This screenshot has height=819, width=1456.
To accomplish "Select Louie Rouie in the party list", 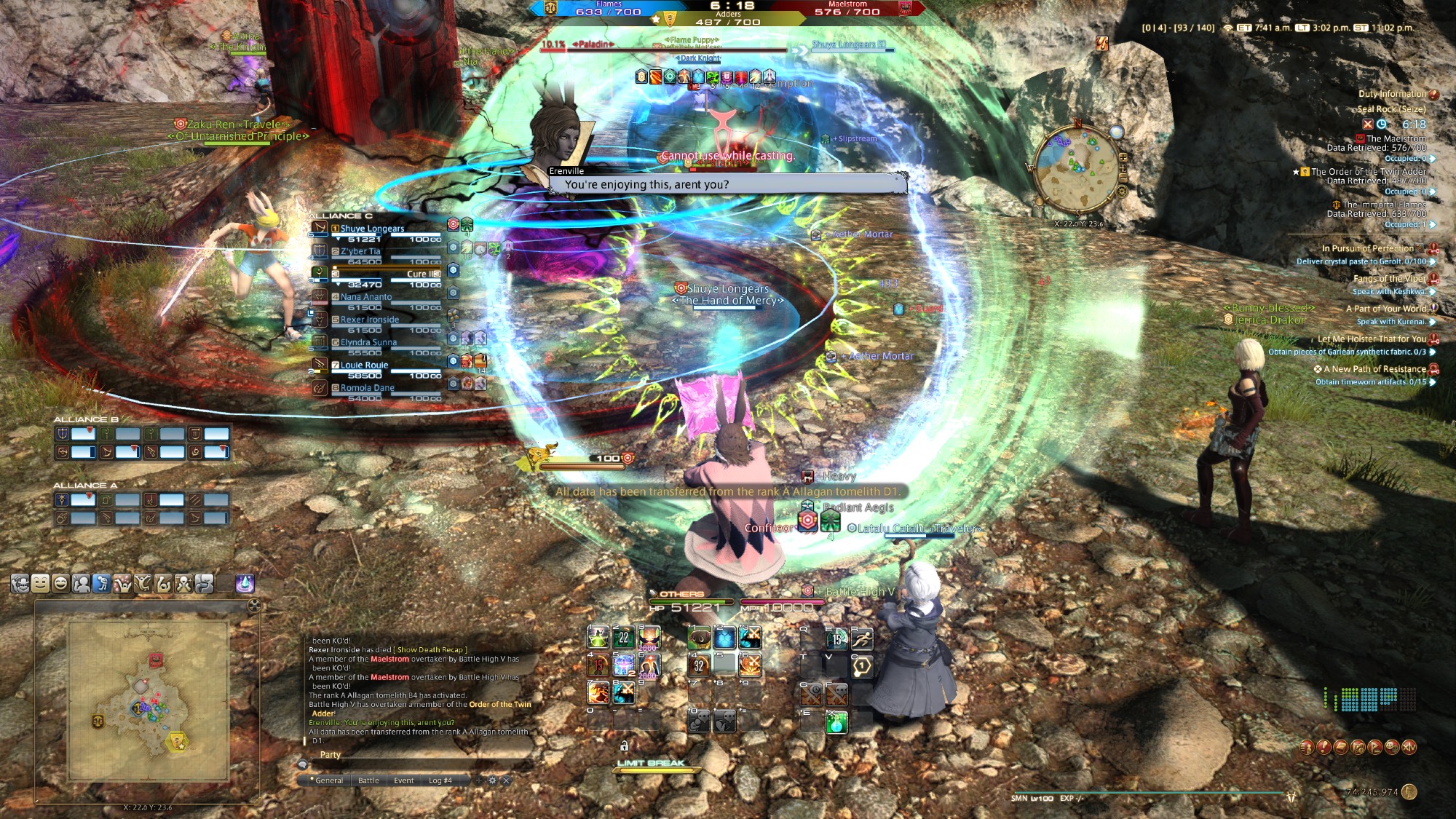I will pyautogui.click(x=364, y=365).
